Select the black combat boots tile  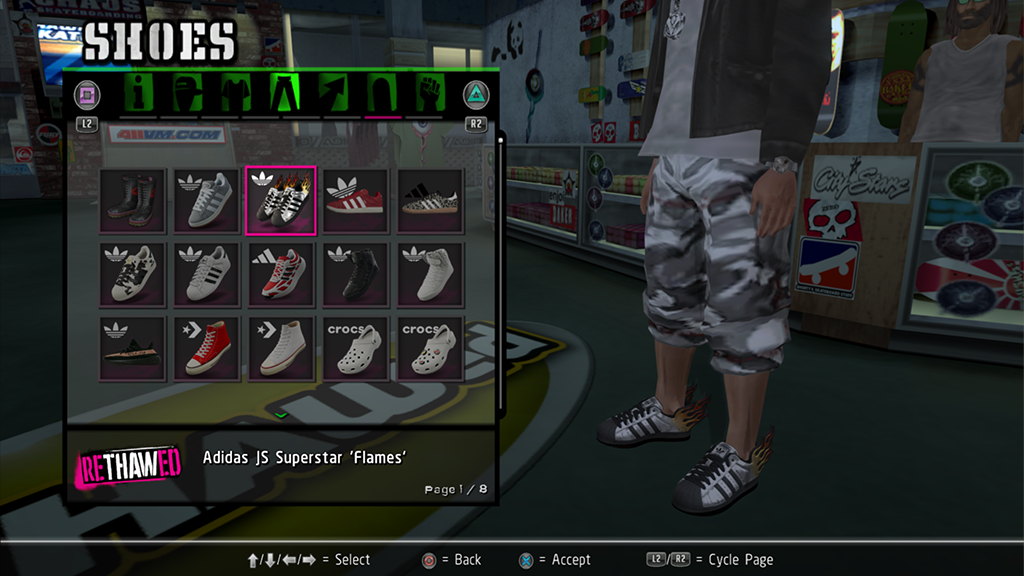click(x=132, y=201)
